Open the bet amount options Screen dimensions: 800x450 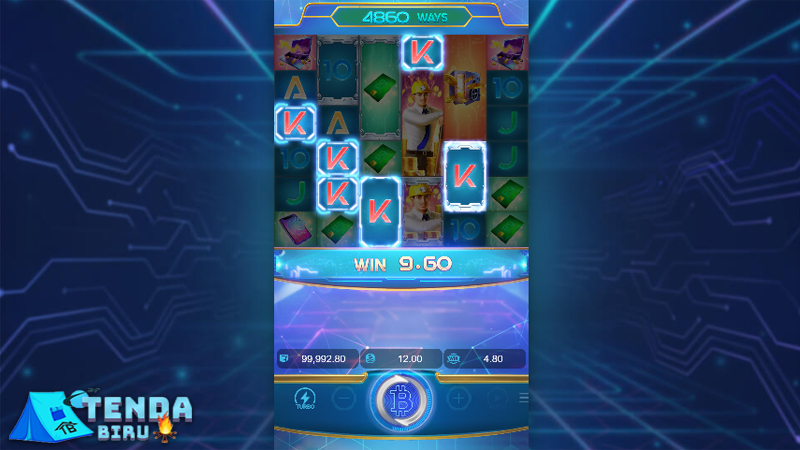(x=400, y=358)
